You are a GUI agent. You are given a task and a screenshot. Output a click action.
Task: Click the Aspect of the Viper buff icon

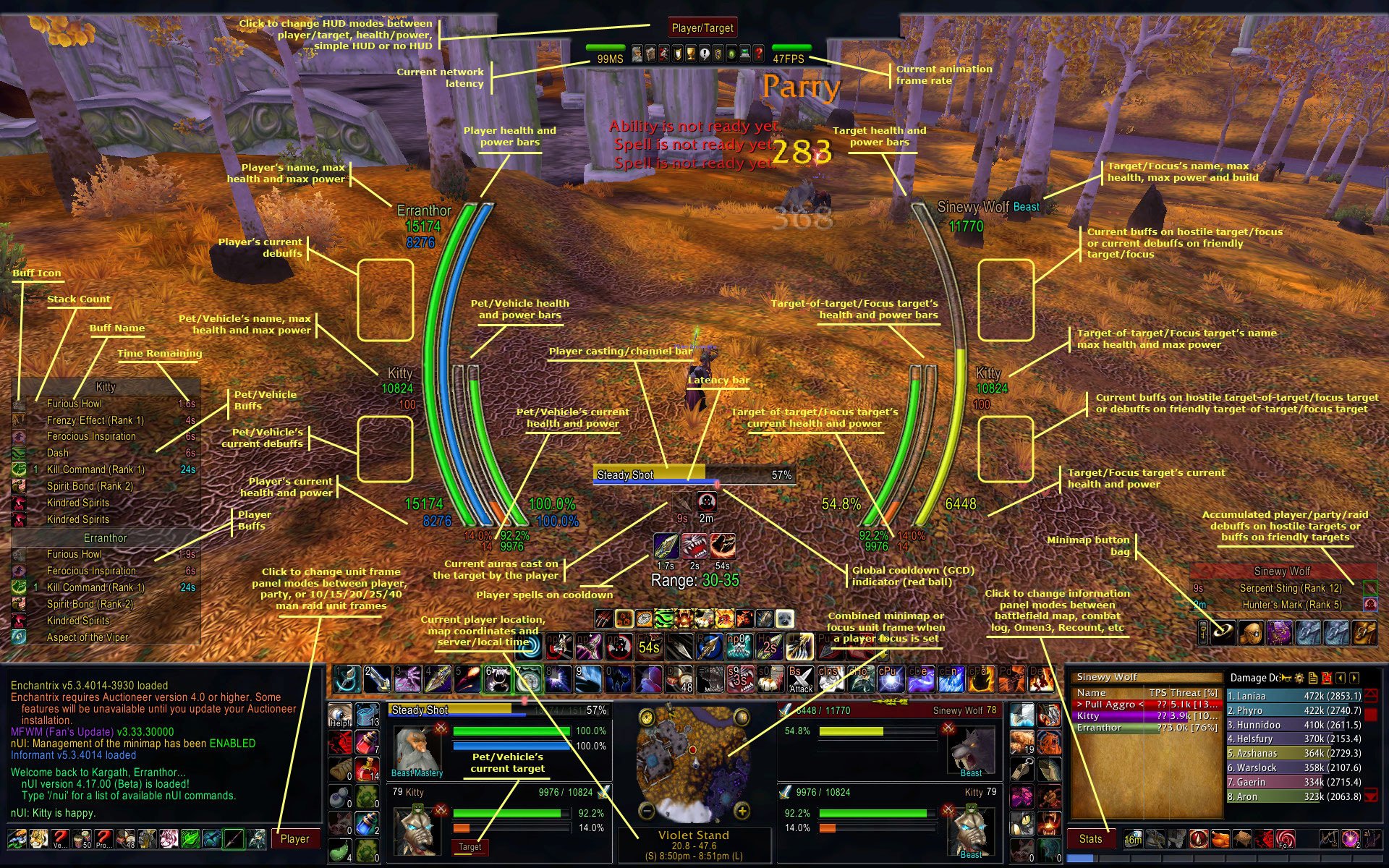point(18,637)
